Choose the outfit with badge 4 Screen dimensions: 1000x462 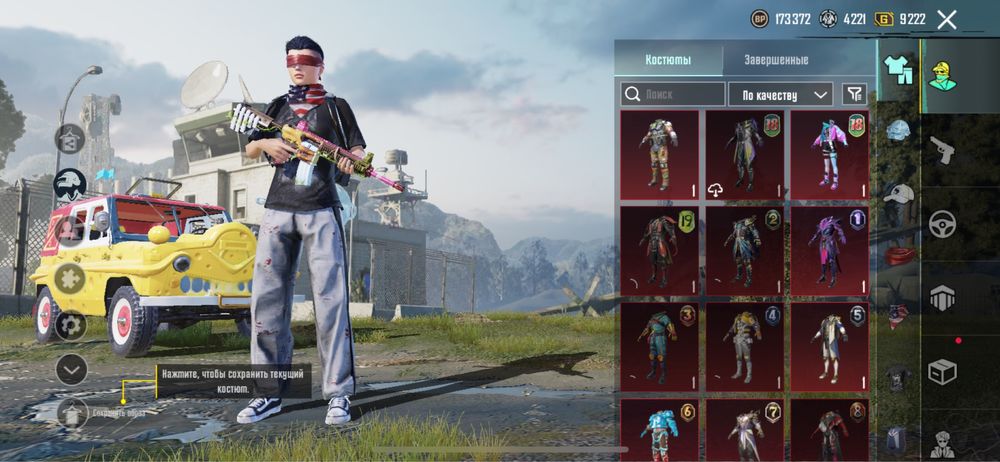pos(745,345)
